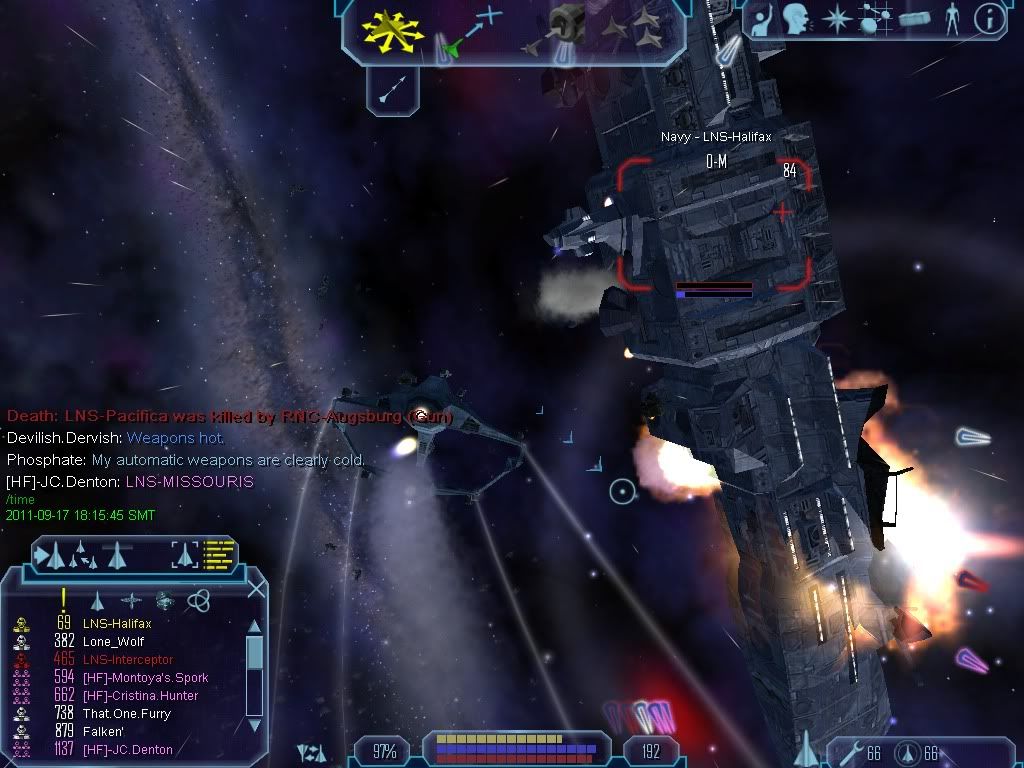
Task: Select LNS-Halifax in the contact list
Action: click(x=117, y=624)
